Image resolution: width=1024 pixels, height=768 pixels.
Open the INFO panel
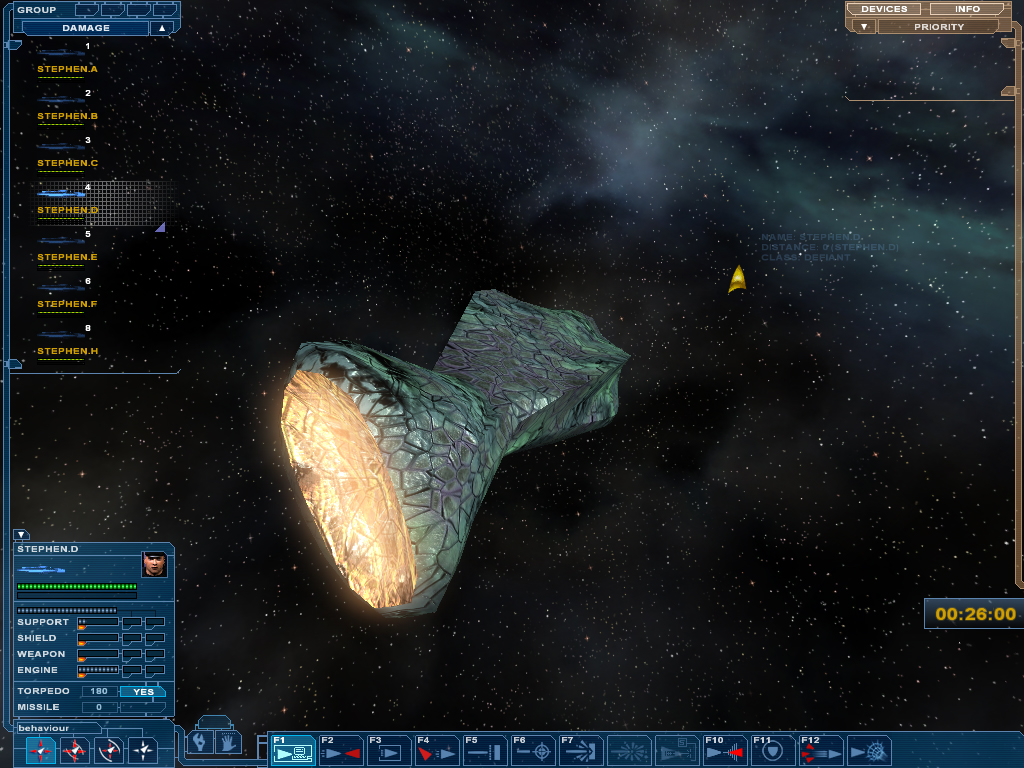point(967,9)
